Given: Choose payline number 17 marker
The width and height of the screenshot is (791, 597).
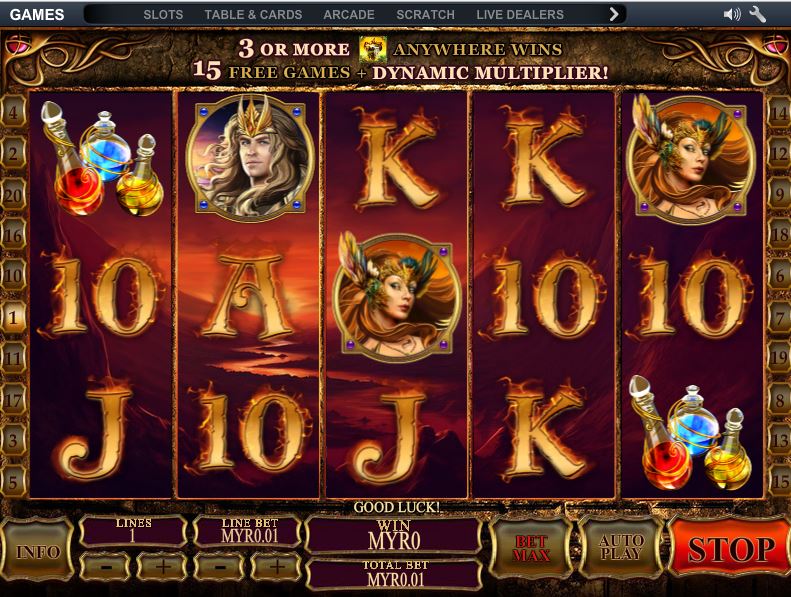Looking at the screenshot, I should coord(14,399).
